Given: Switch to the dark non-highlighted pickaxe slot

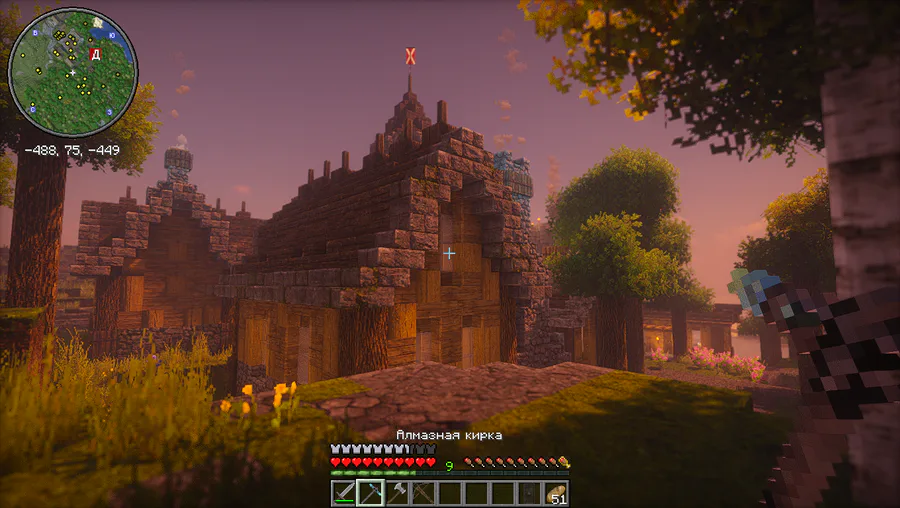Looking at the screenshot, I should (424, 493).
